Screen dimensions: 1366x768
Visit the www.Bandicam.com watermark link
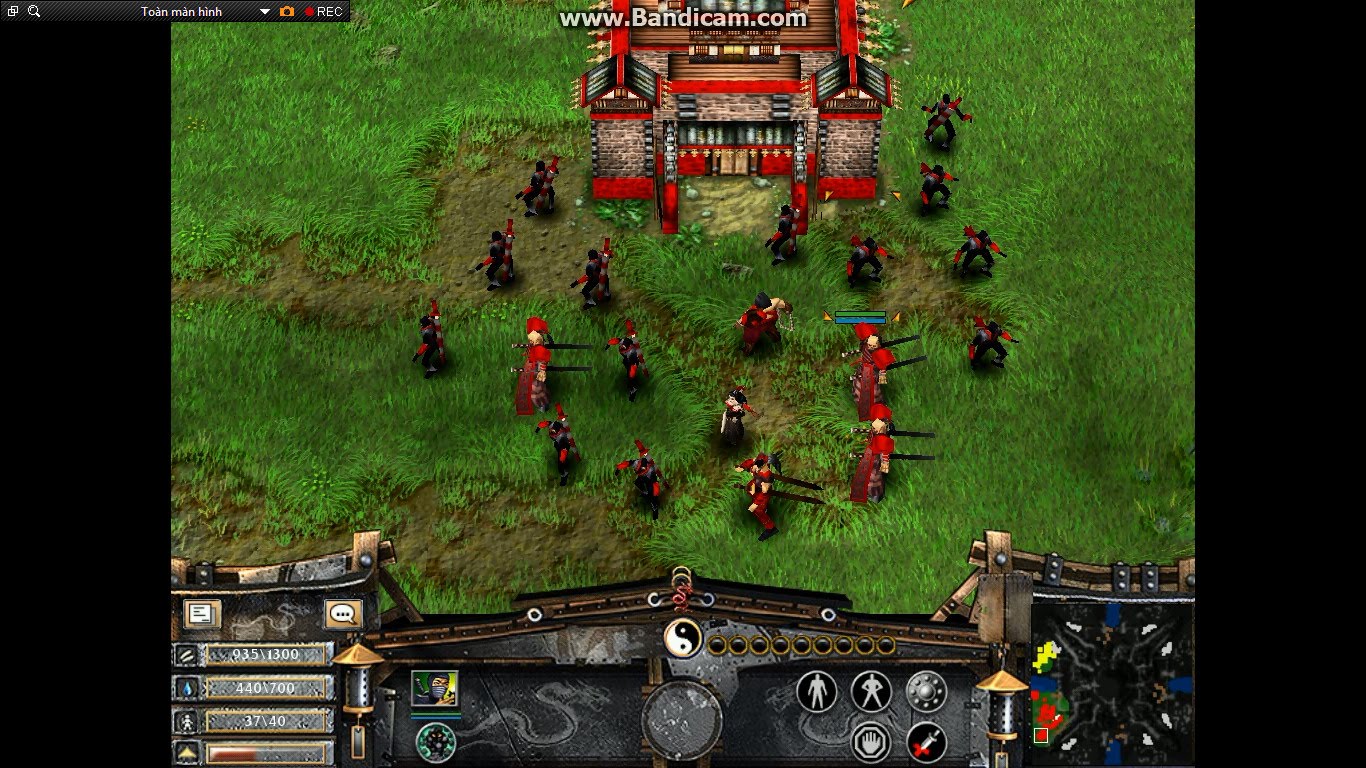tap(683, 17)
